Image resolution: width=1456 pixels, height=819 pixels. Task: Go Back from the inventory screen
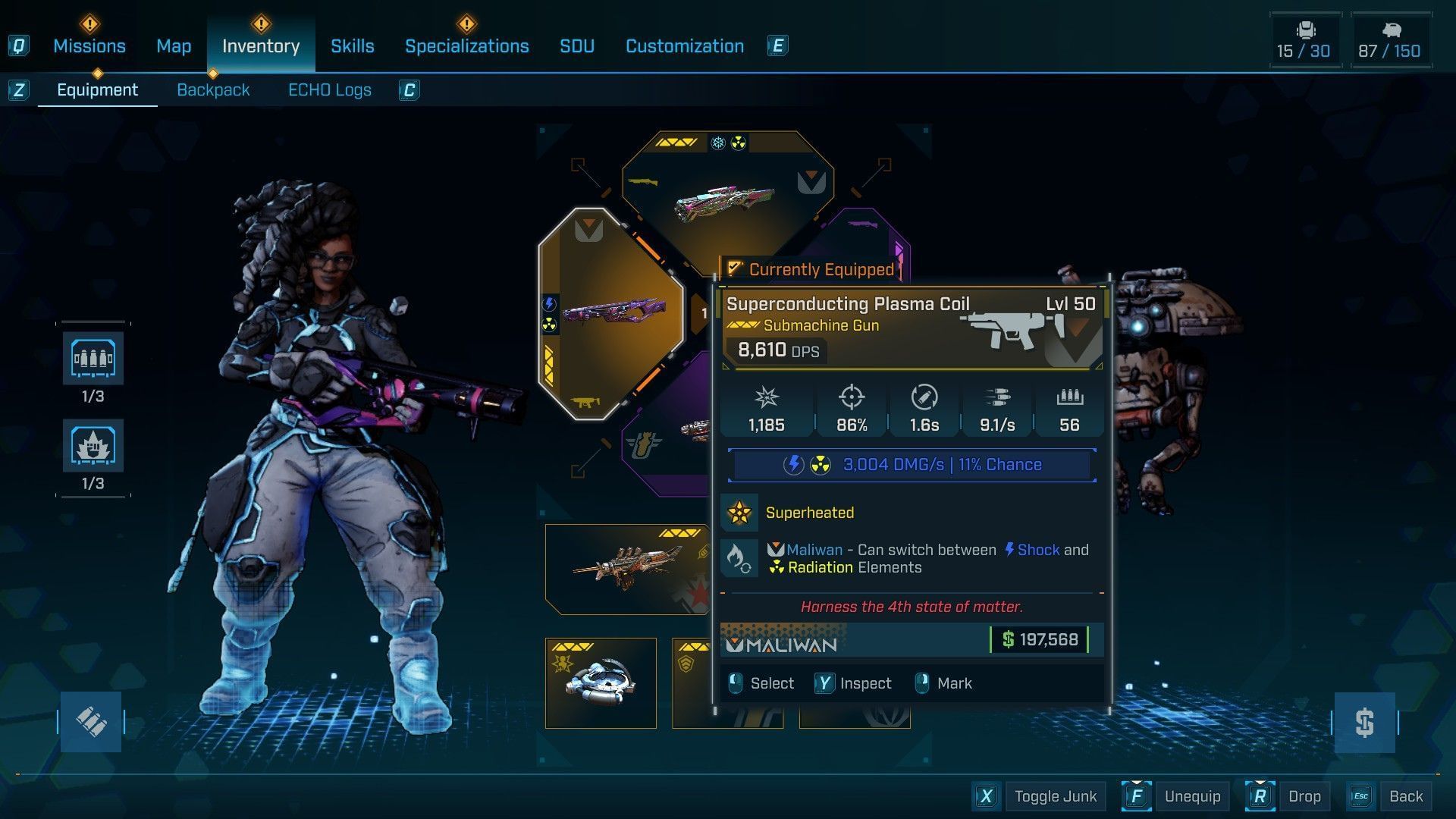[1405, 796]
